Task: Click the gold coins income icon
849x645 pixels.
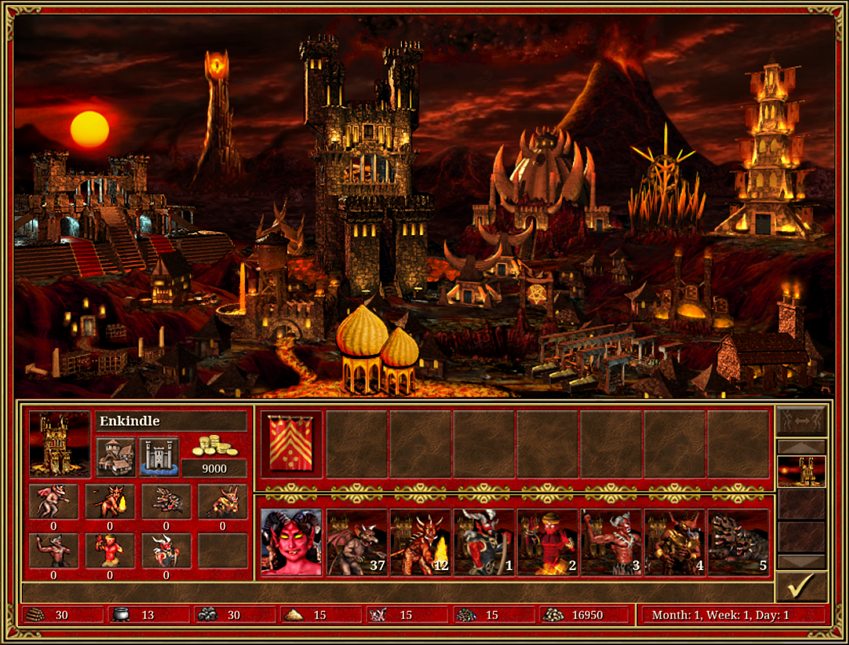Action: click(212, 447)
